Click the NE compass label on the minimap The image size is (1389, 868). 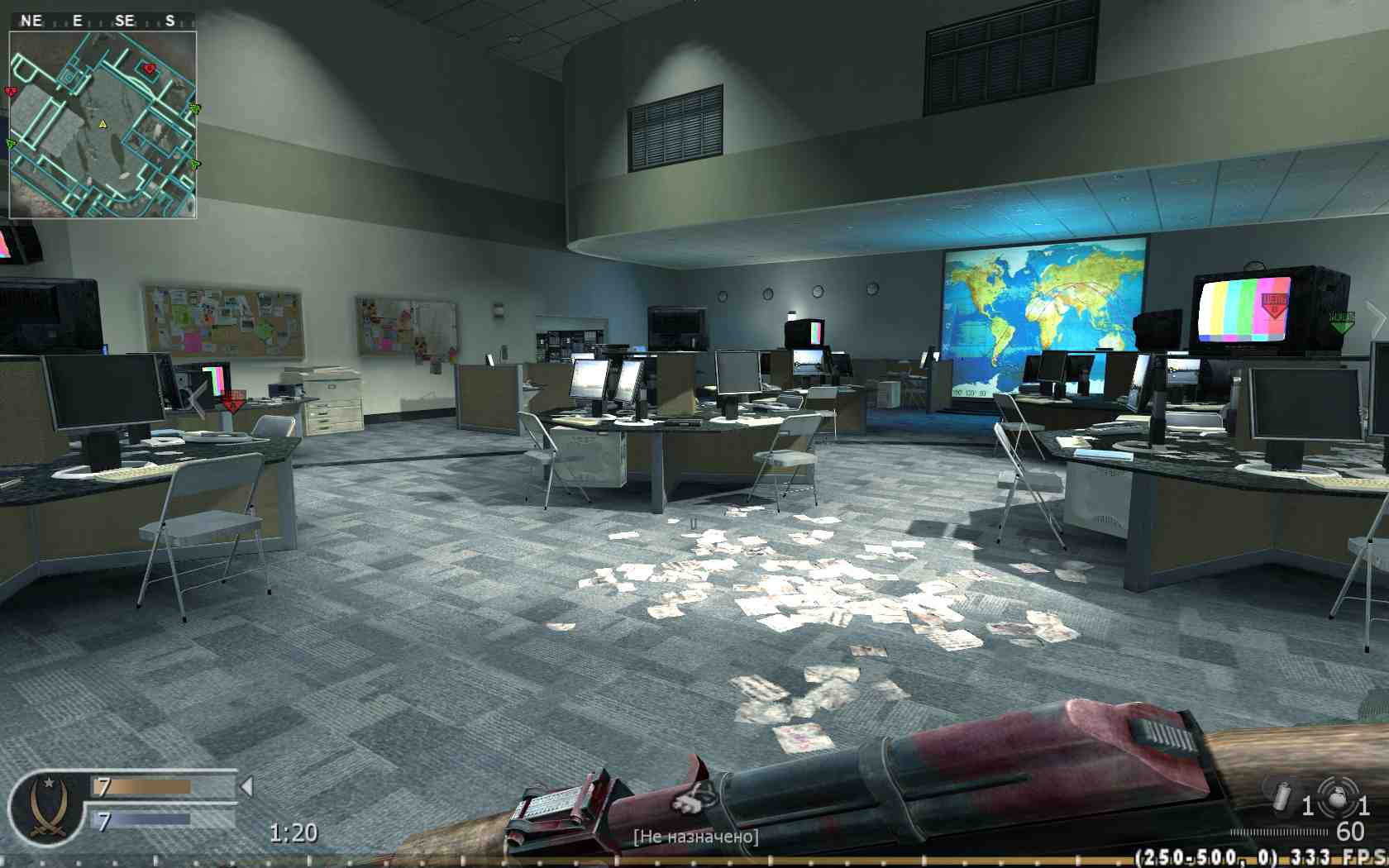click(x=31, y=20)
